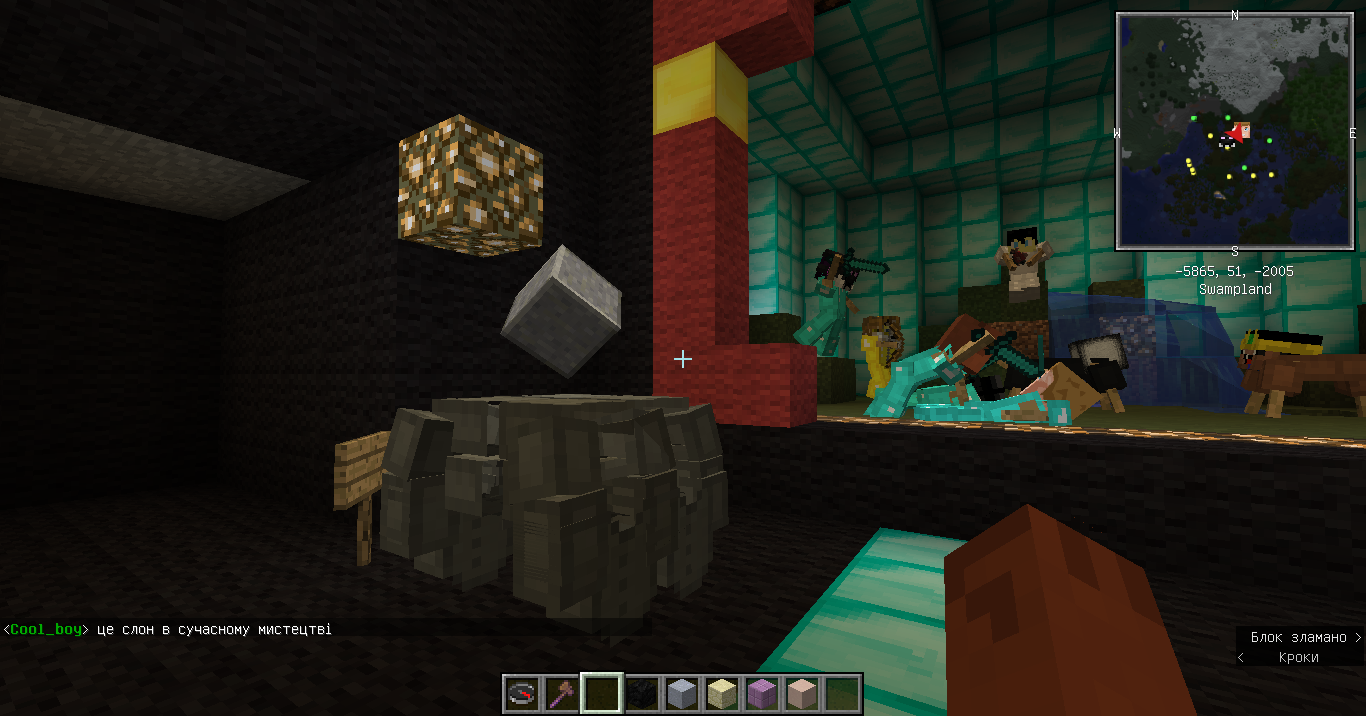The width and height of the screenshot is (1366, 716).
Task: Select the pale yellow sandstone block slot
Action: (722, 693)
